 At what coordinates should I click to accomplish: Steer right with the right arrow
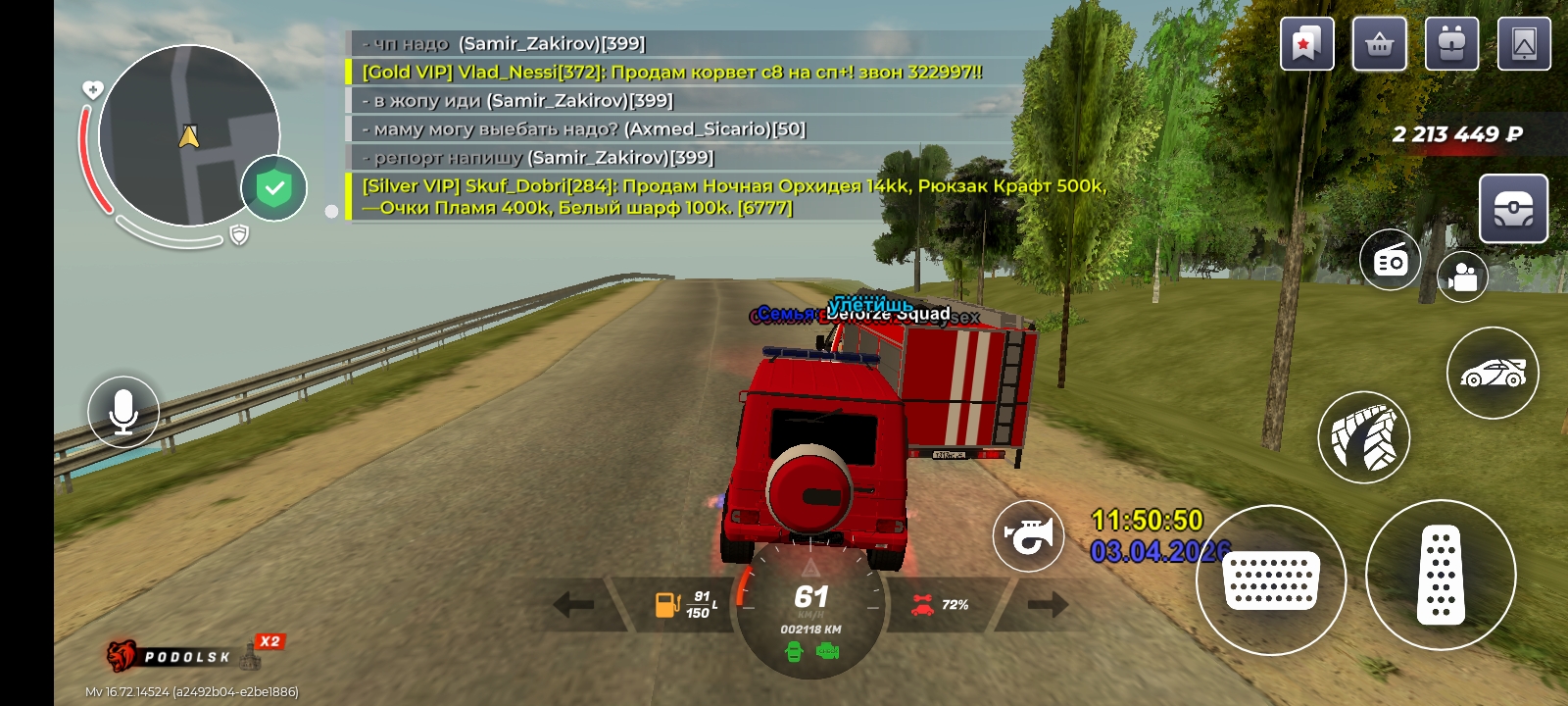click(x=1047, y=604)
